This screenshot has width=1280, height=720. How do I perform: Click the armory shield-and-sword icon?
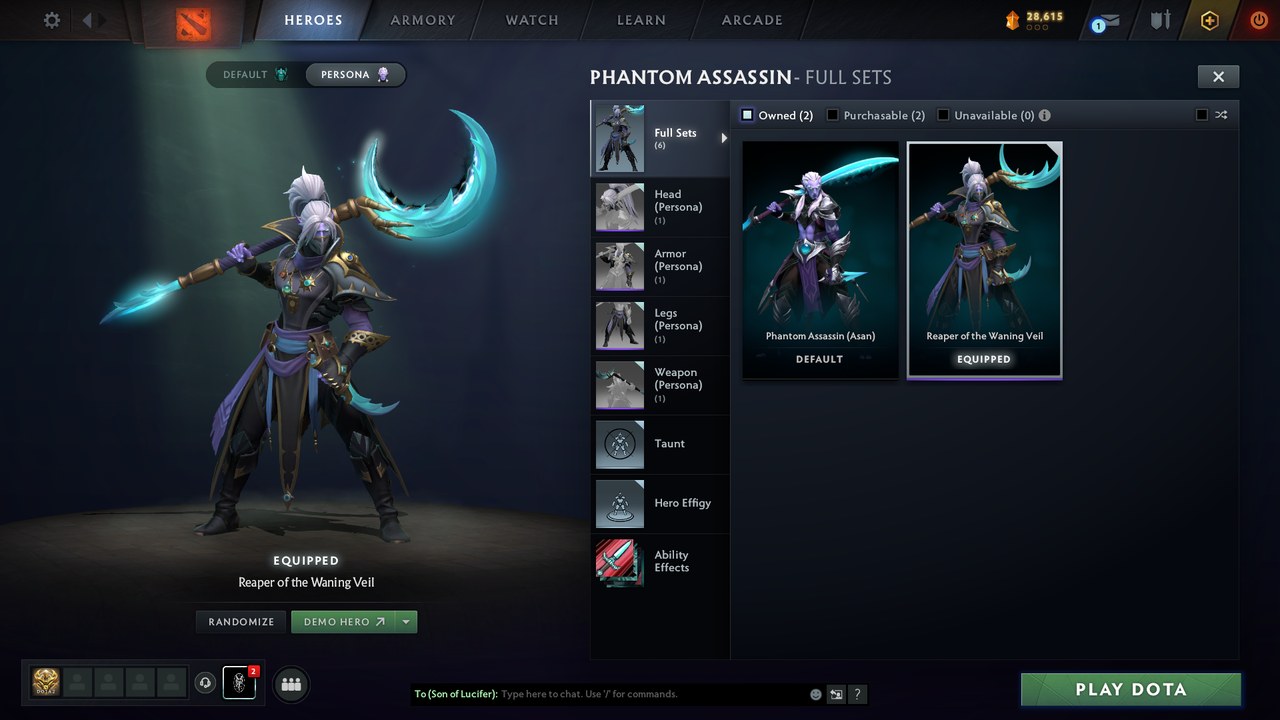[x=1158, y=20]
